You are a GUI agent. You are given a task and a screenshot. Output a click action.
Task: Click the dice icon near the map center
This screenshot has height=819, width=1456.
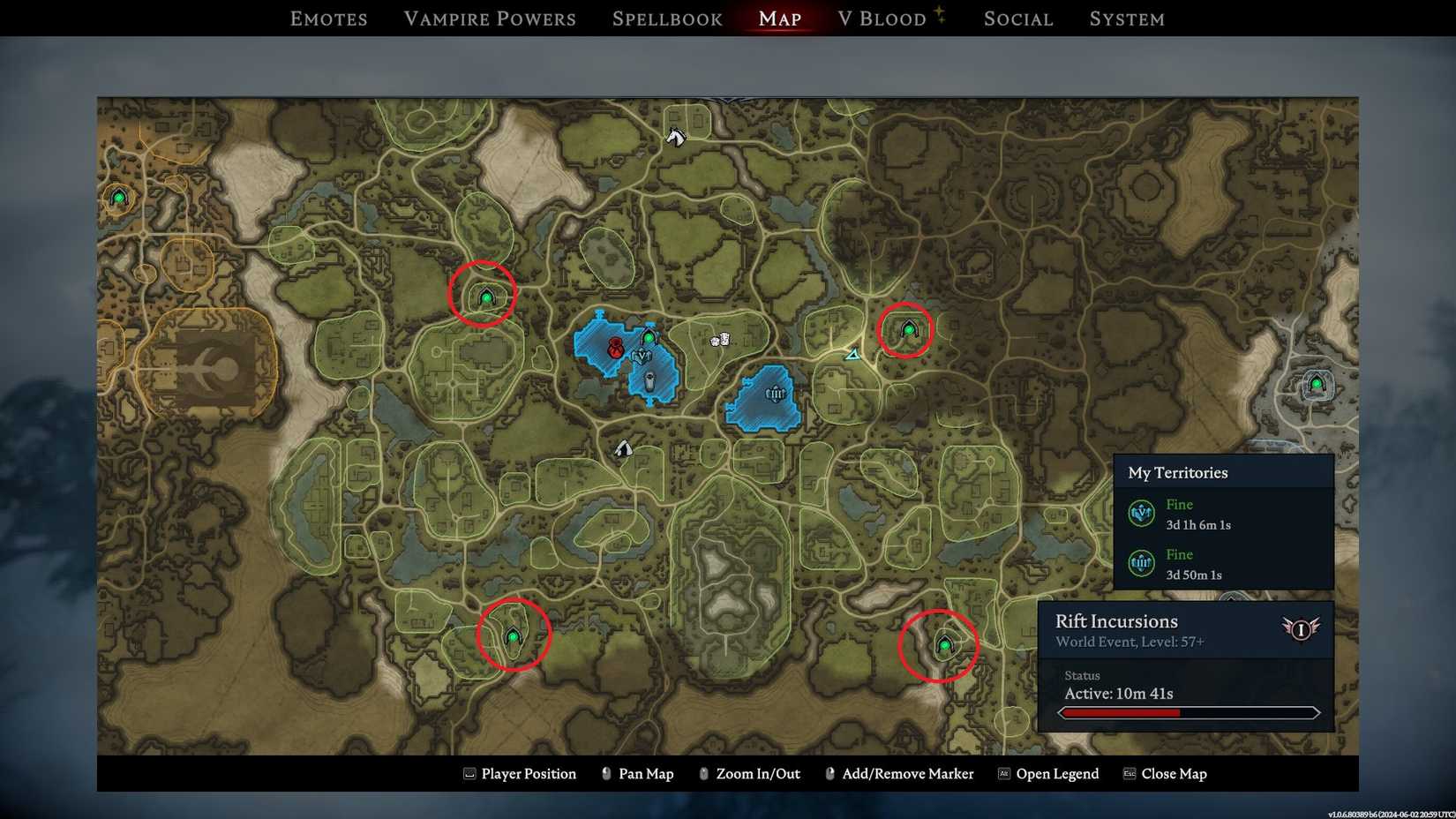click(721, 341)
